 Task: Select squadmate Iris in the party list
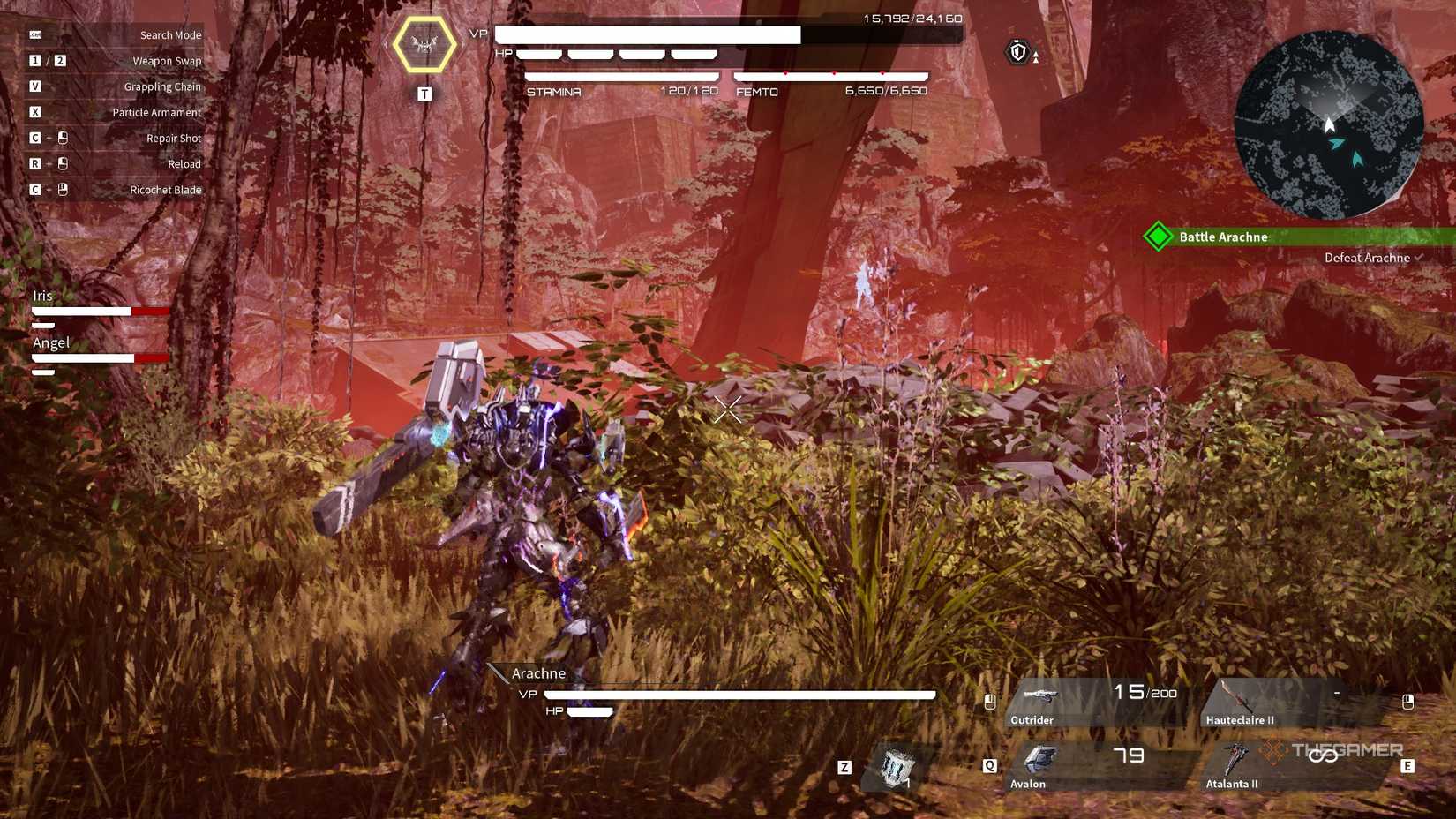tap(43, 297)
